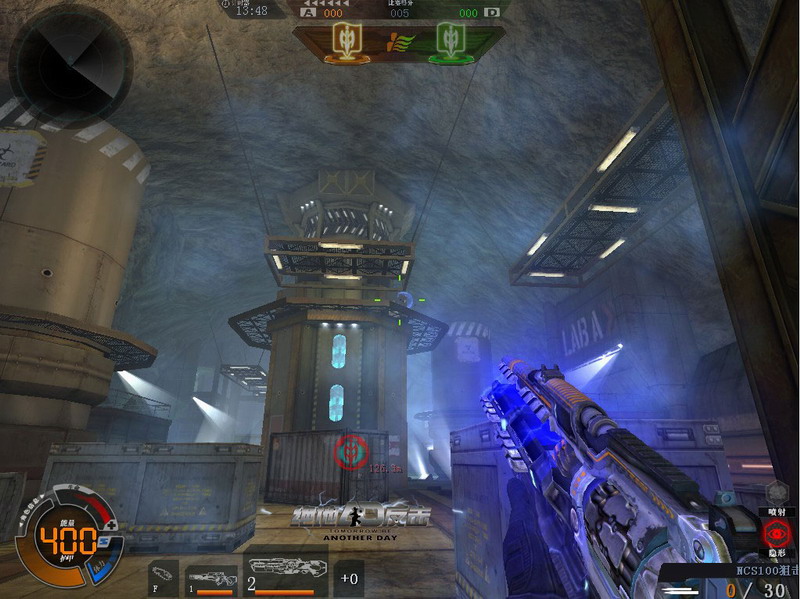Click the +0 item slot
Viewport: 800px width, 599px height.
click(349, 578)
